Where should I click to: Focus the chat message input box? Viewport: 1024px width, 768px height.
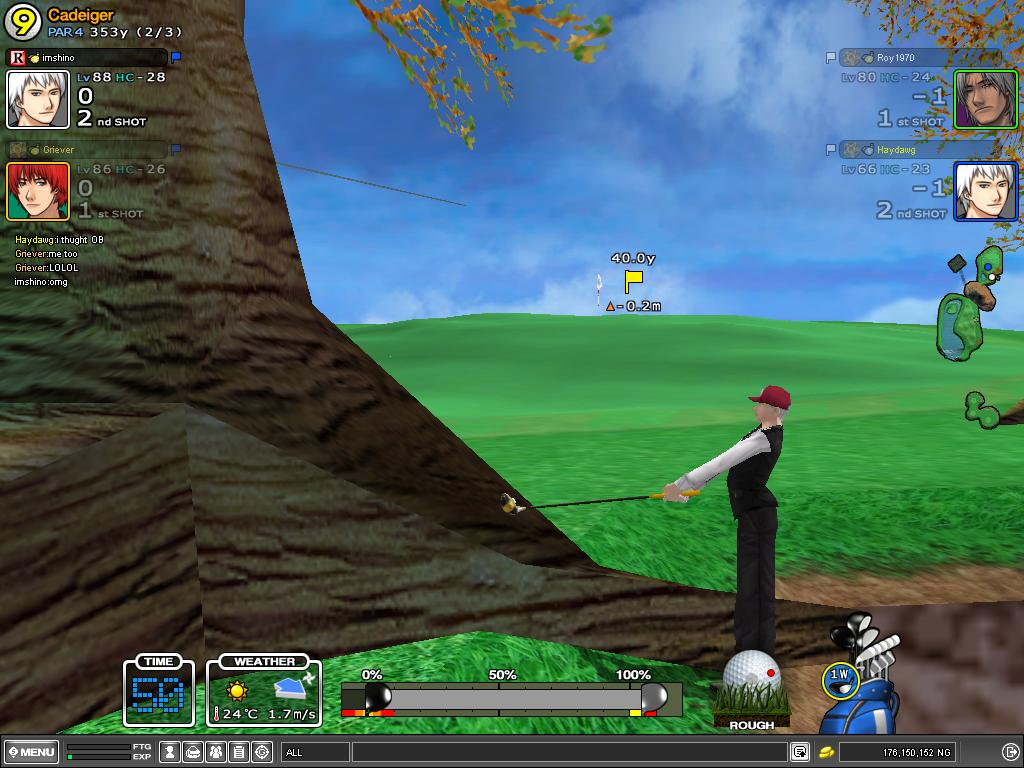click(568, 752)
